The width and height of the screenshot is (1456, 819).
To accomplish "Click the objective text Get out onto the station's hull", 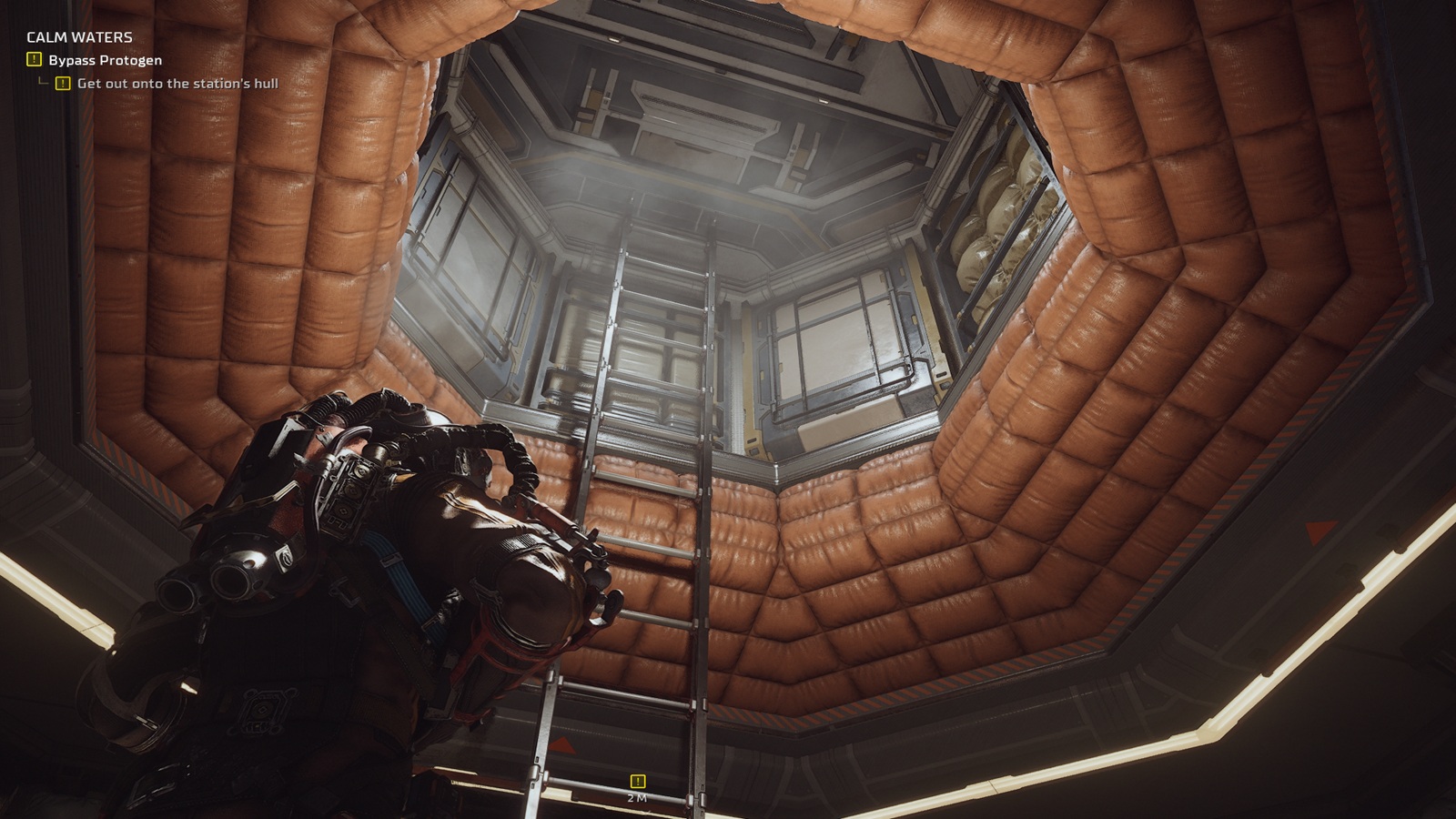I will [179, 84].
